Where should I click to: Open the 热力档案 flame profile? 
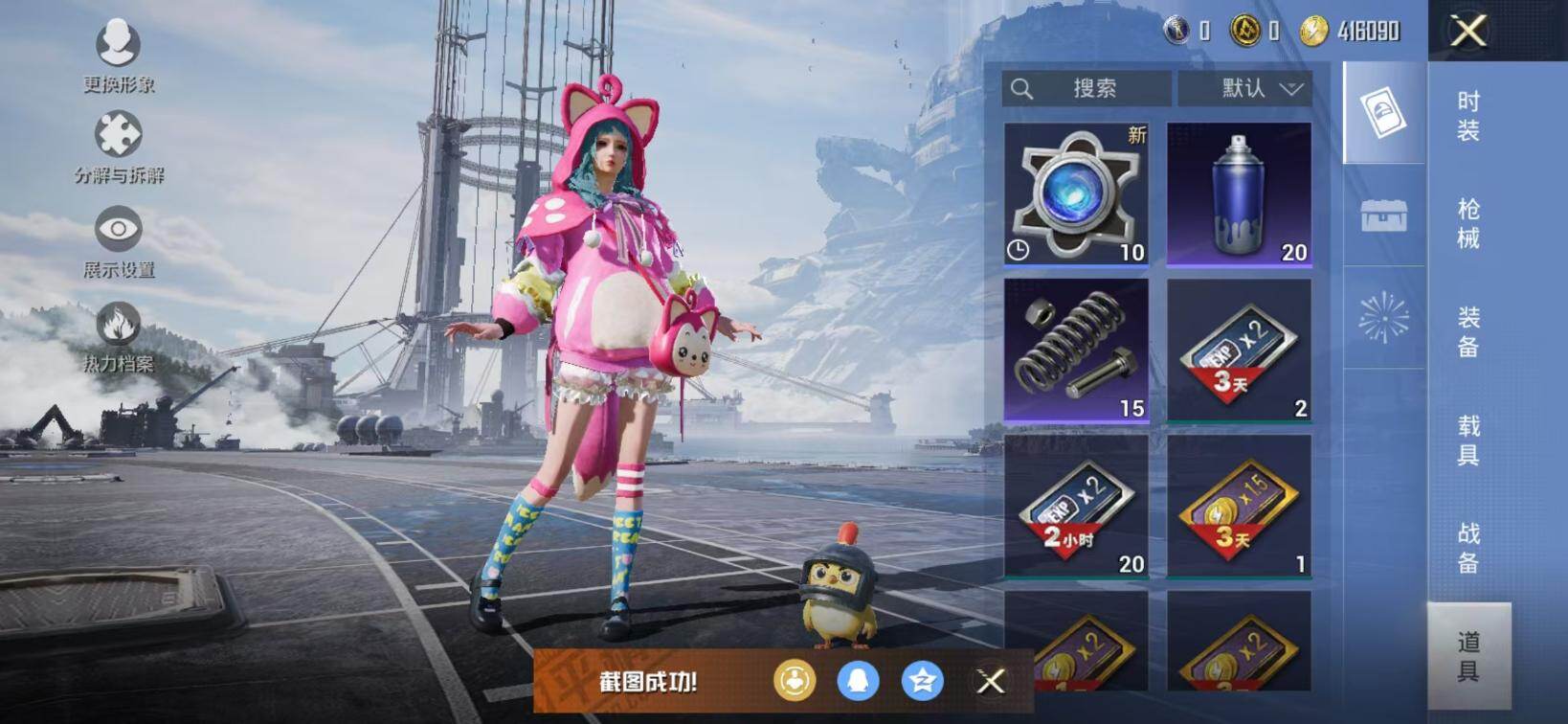point(118,335)
